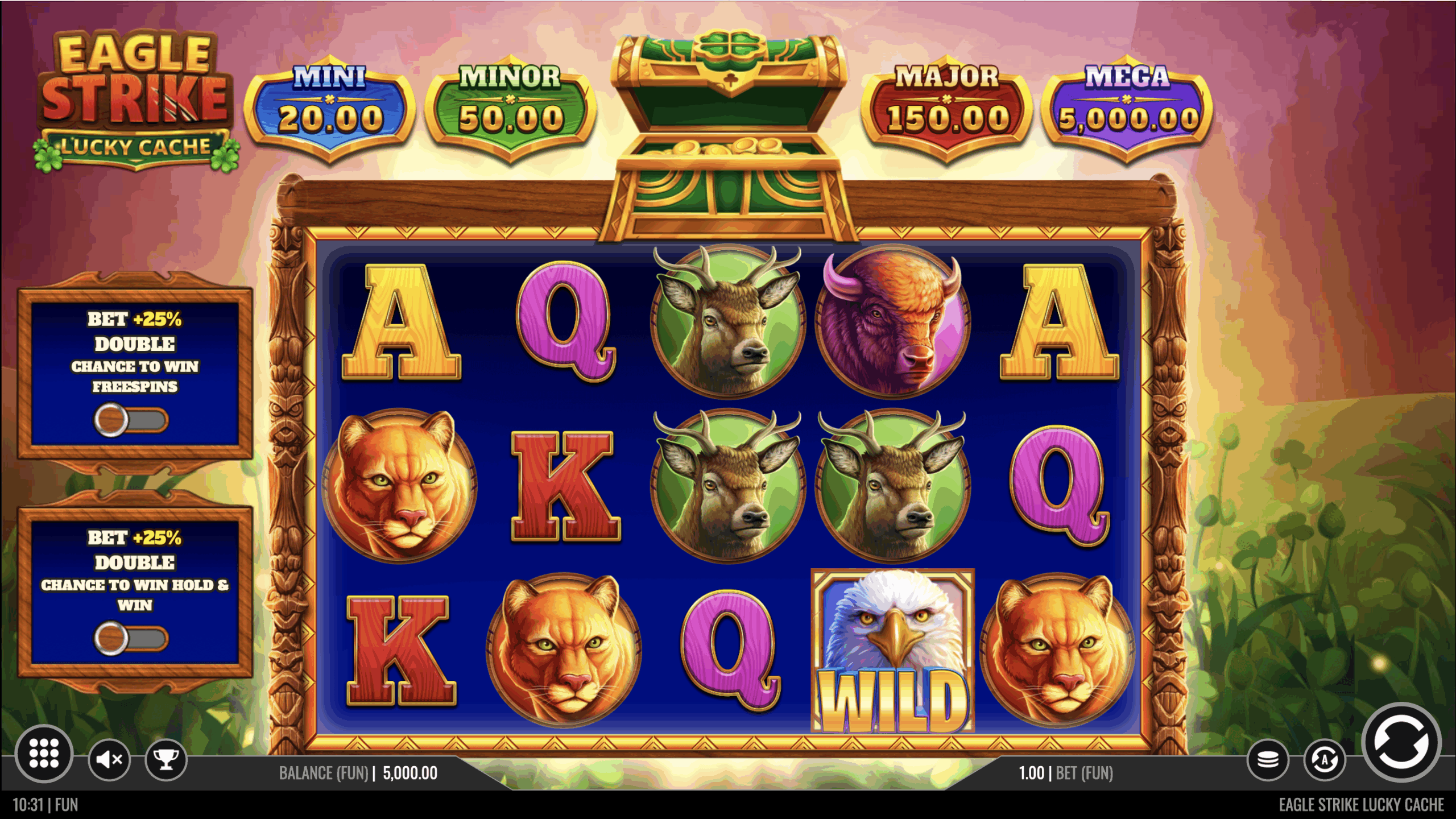Toggle double chance to win Freespins
1456x819 pixels.
click(x=131, y=420)
